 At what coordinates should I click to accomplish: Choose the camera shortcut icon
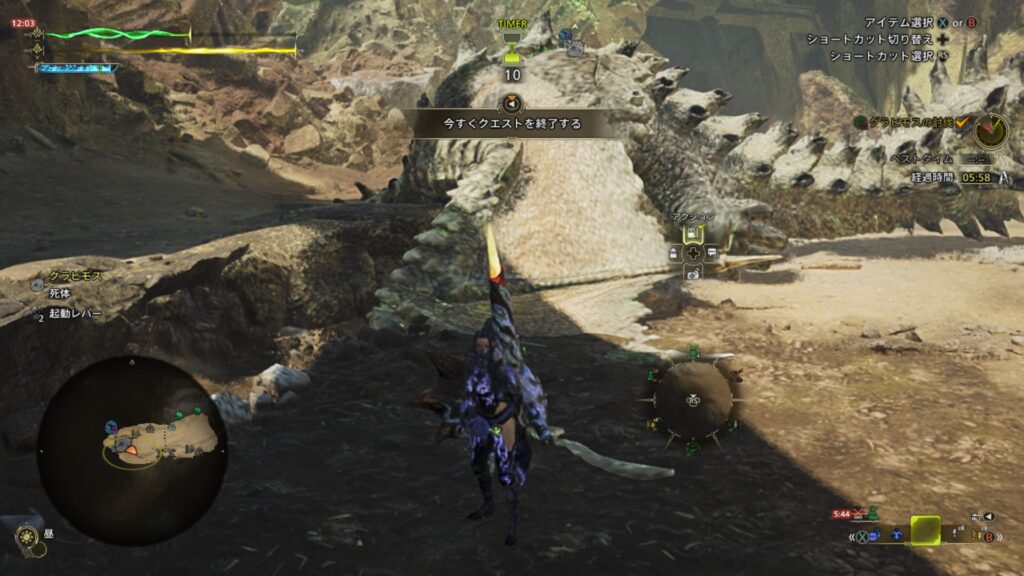[692, 273]
